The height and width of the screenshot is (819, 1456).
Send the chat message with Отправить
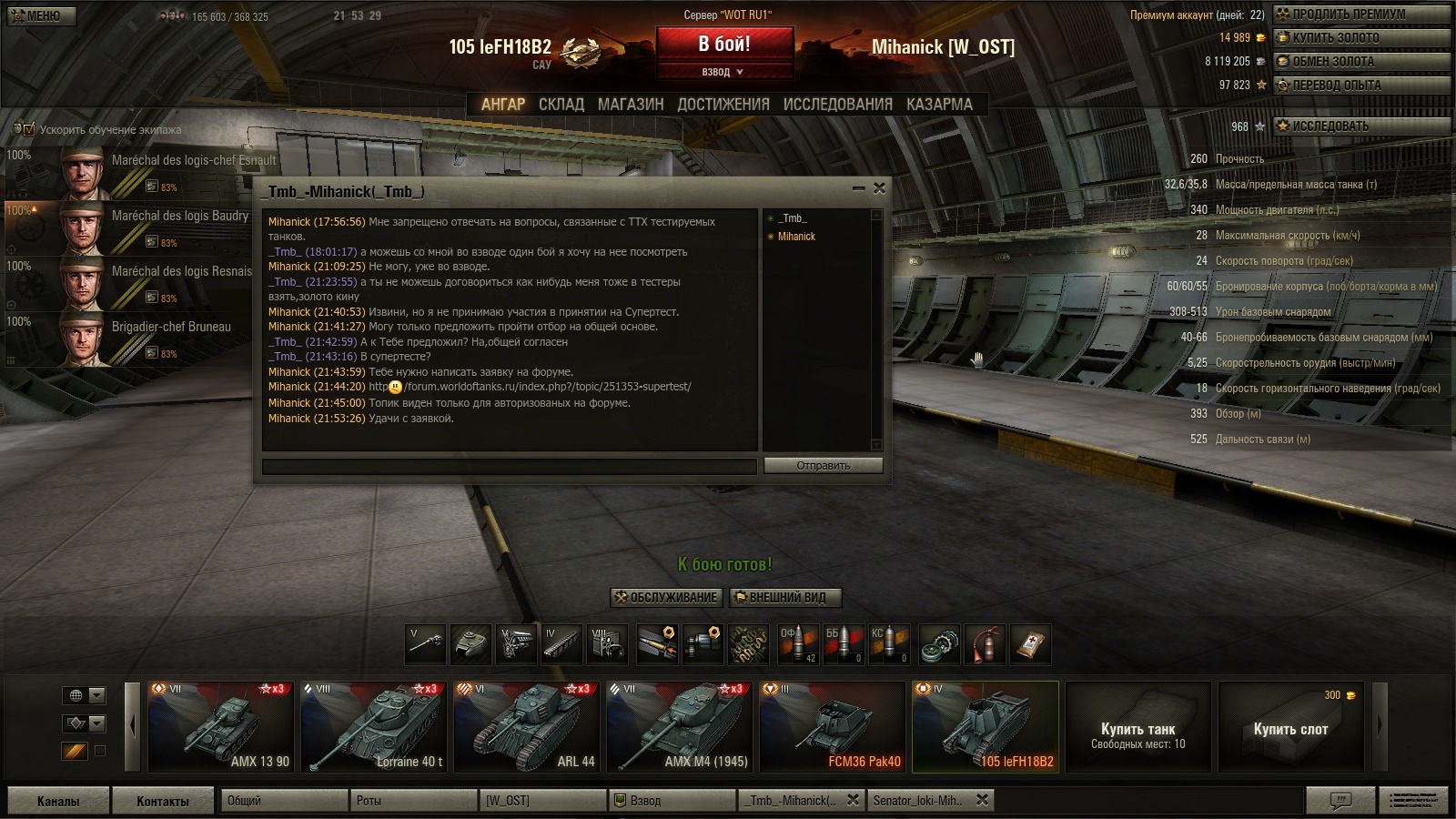pos(823,466)
